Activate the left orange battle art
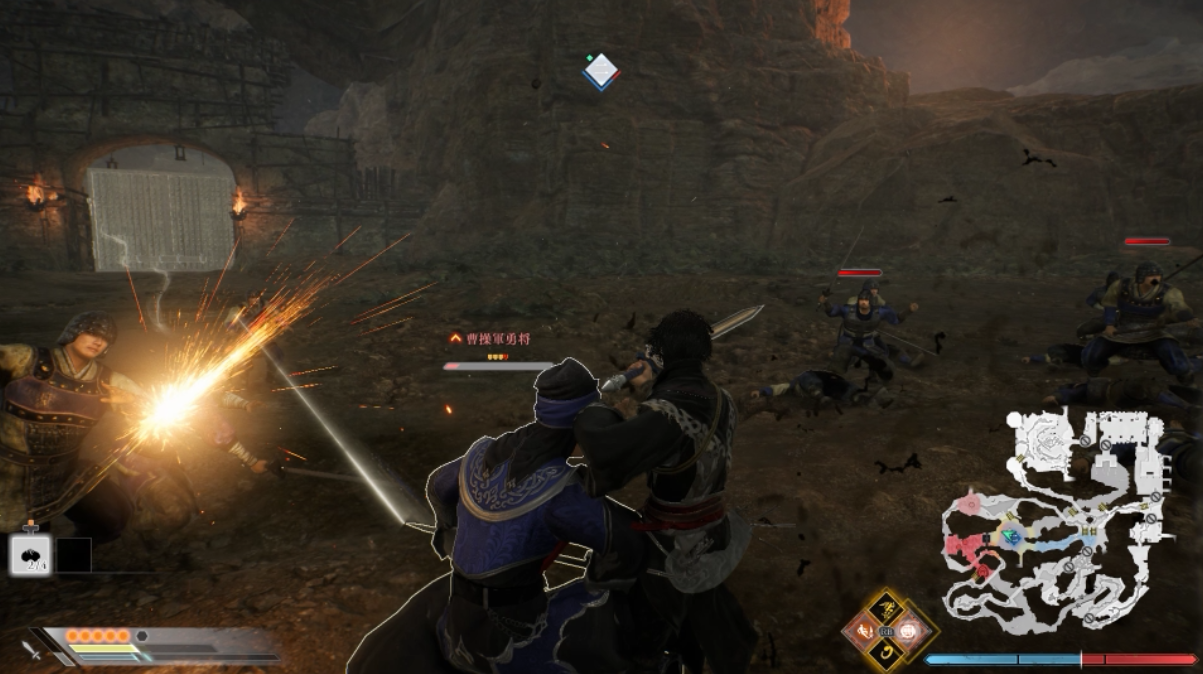 (x=861, y=631)
